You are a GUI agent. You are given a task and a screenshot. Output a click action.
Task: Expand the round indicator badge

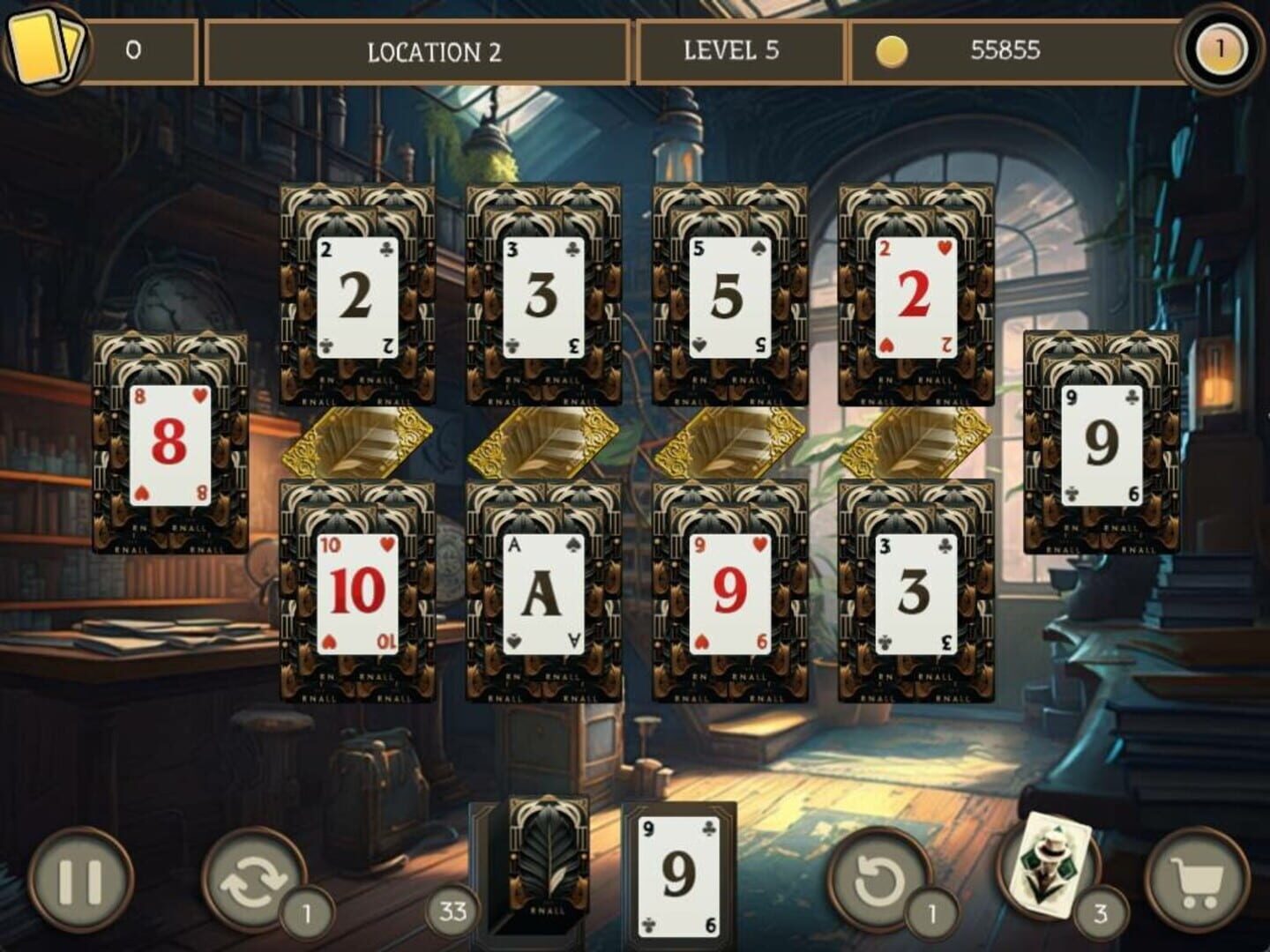(1218, 50)
